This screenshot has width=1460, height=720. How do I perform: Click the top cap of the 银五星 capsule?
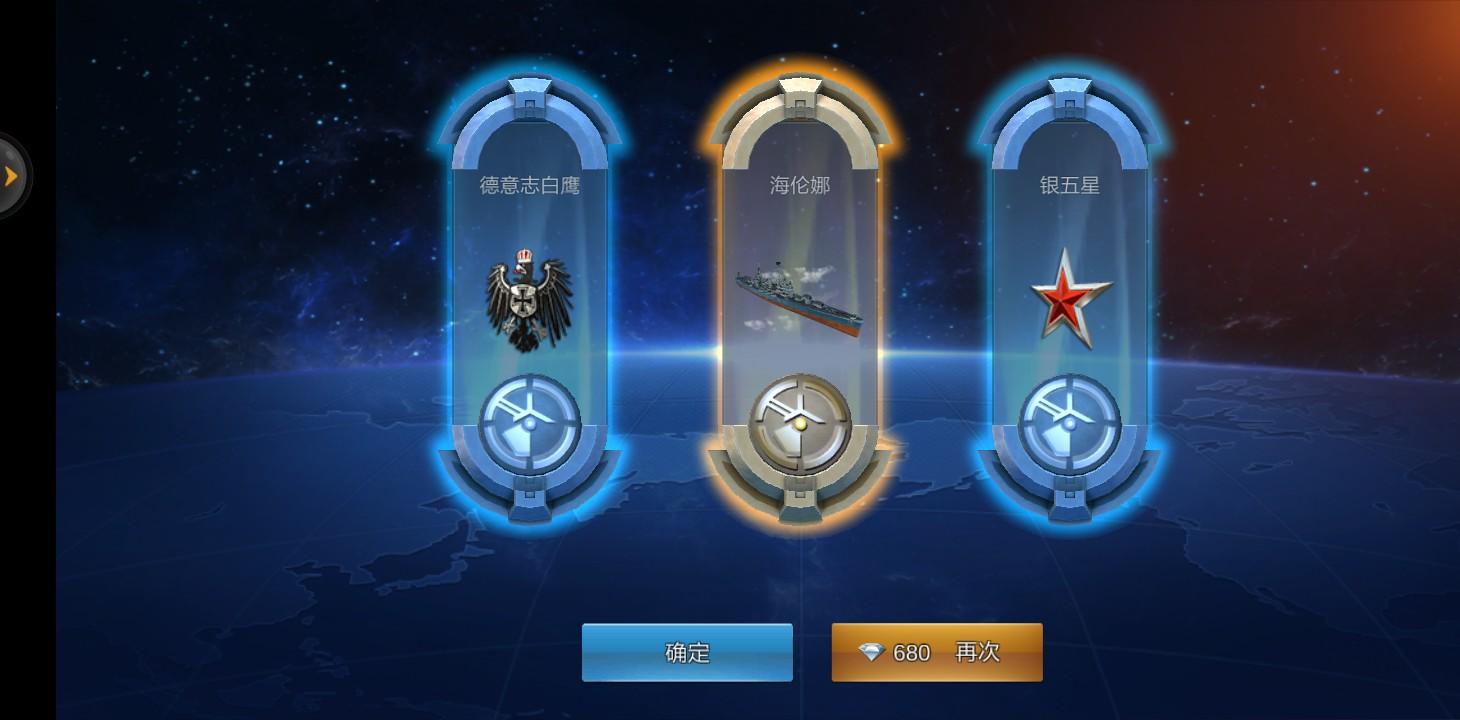pyautogui.click(x=1068, y=95)
